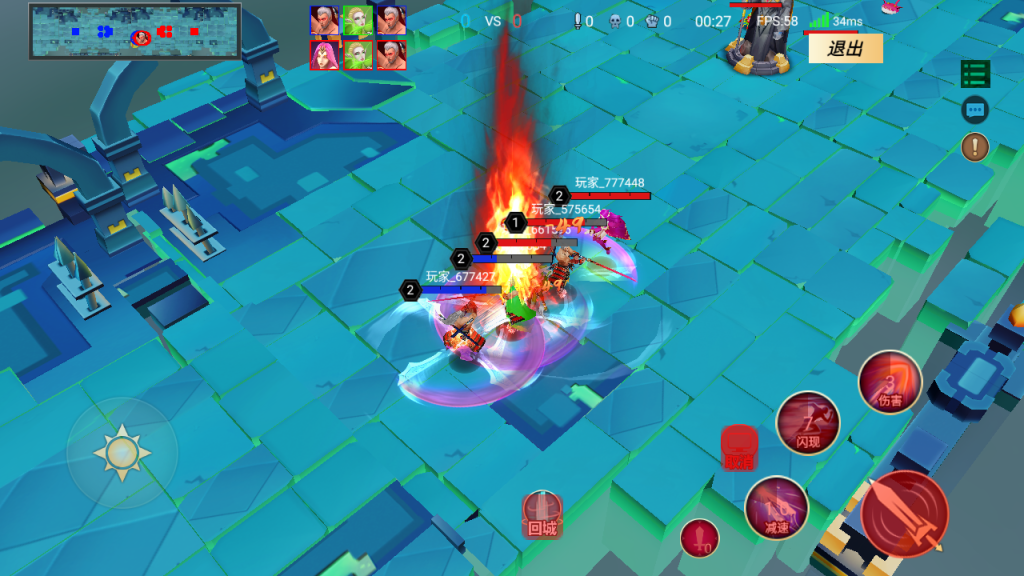1024x576 pixels.
Task: Tap the brown exclamation mark alert icon
Action: tap(975, 147)
